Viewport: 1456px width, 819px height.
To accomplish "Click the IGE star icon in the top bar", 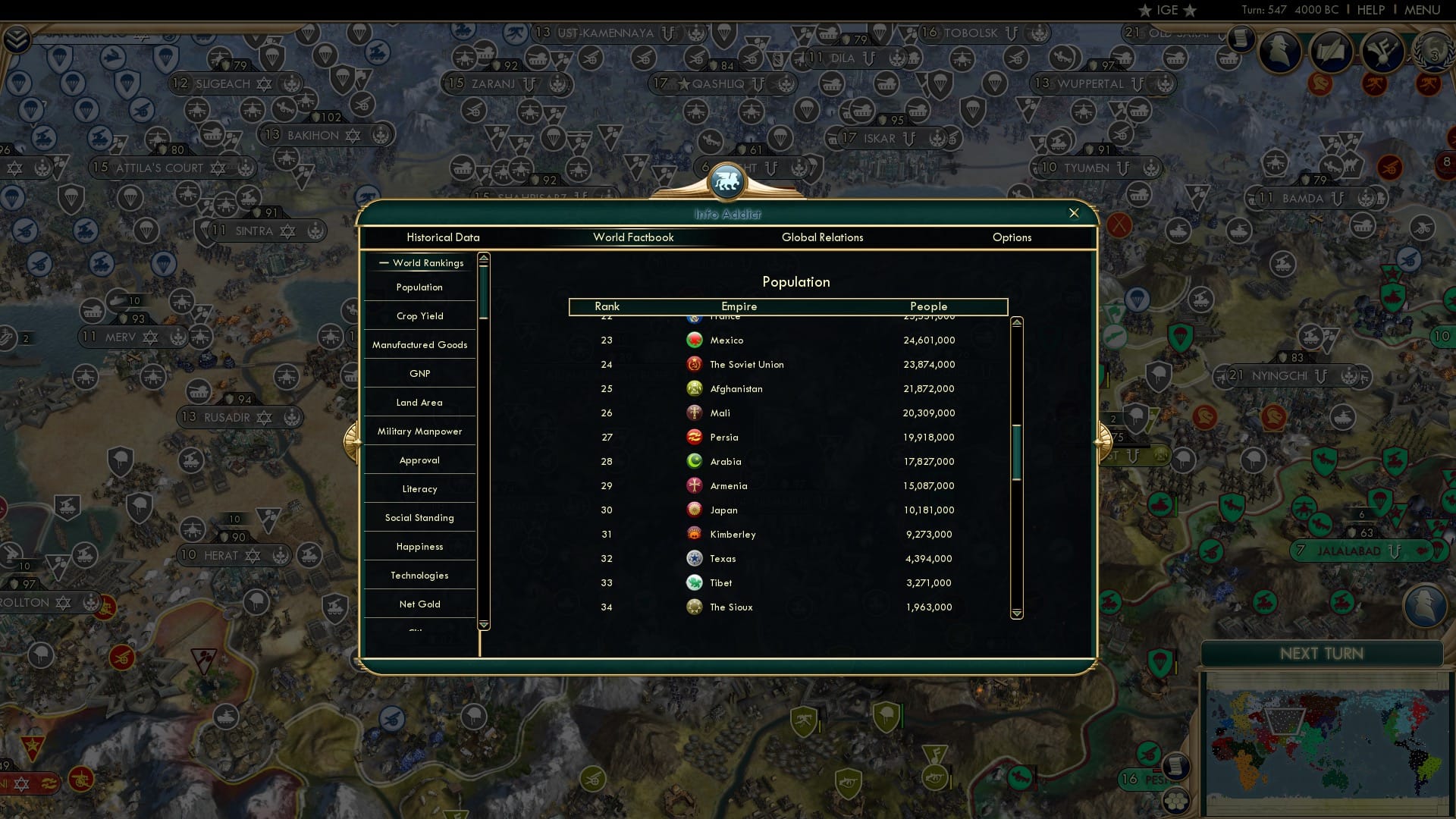I will (1145, 10).
